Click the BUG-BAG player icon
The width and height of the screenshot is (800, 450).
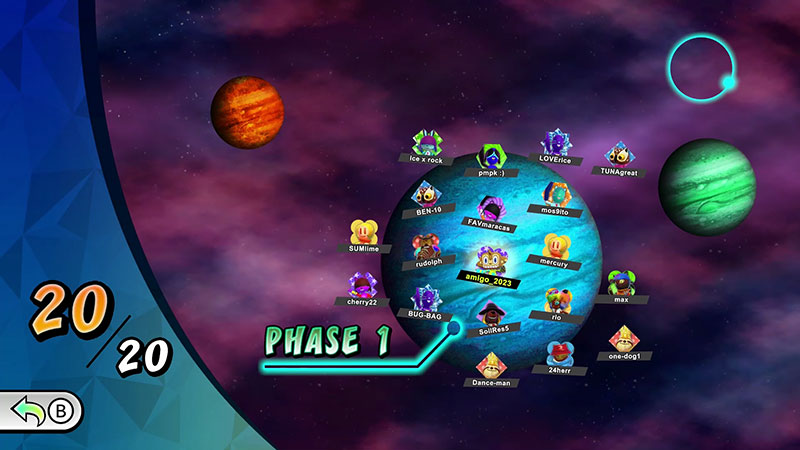click(x=426, y=299)
